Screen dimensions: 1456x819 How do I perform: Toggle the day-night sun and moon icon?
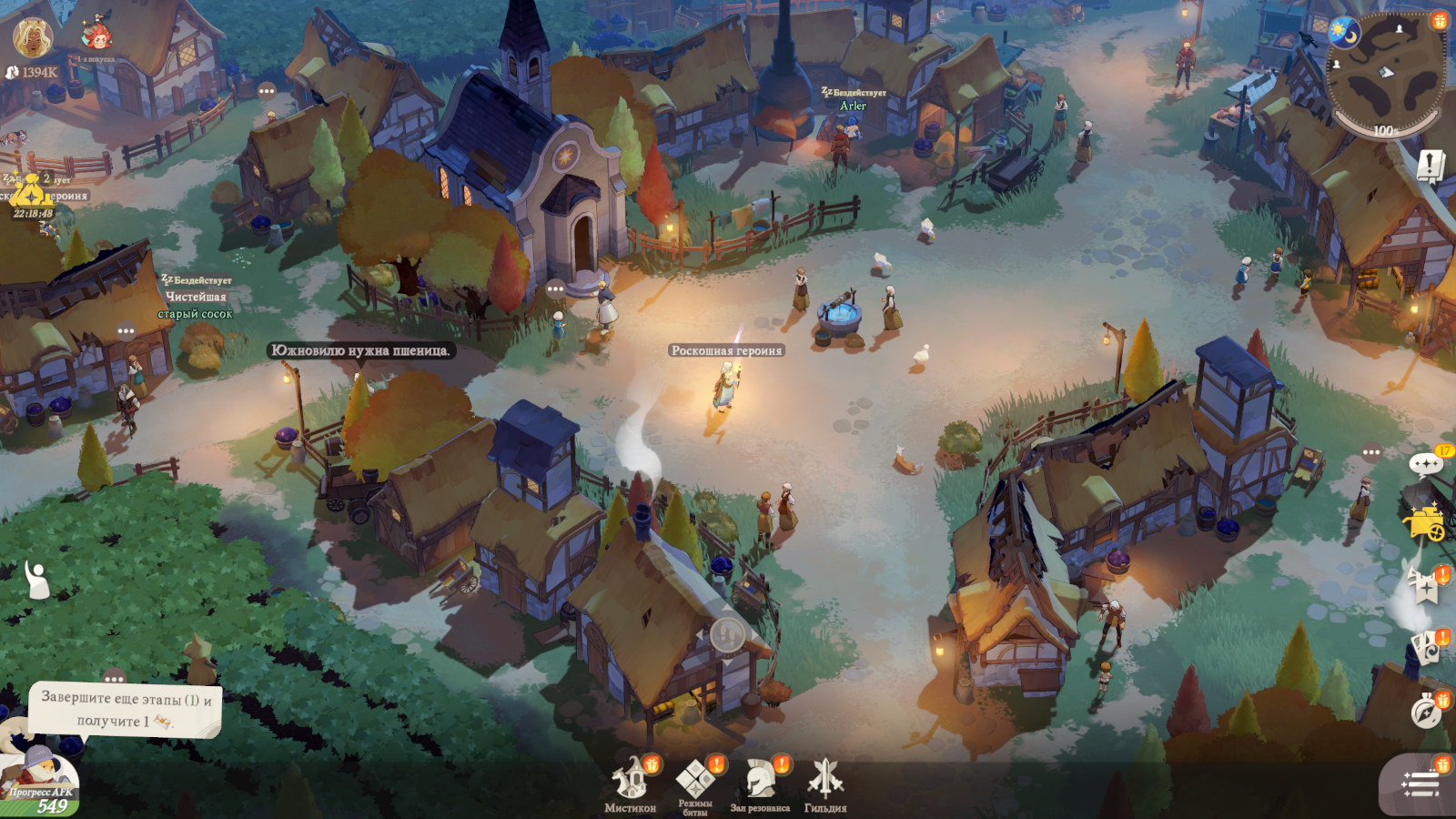coord(1343,32)
